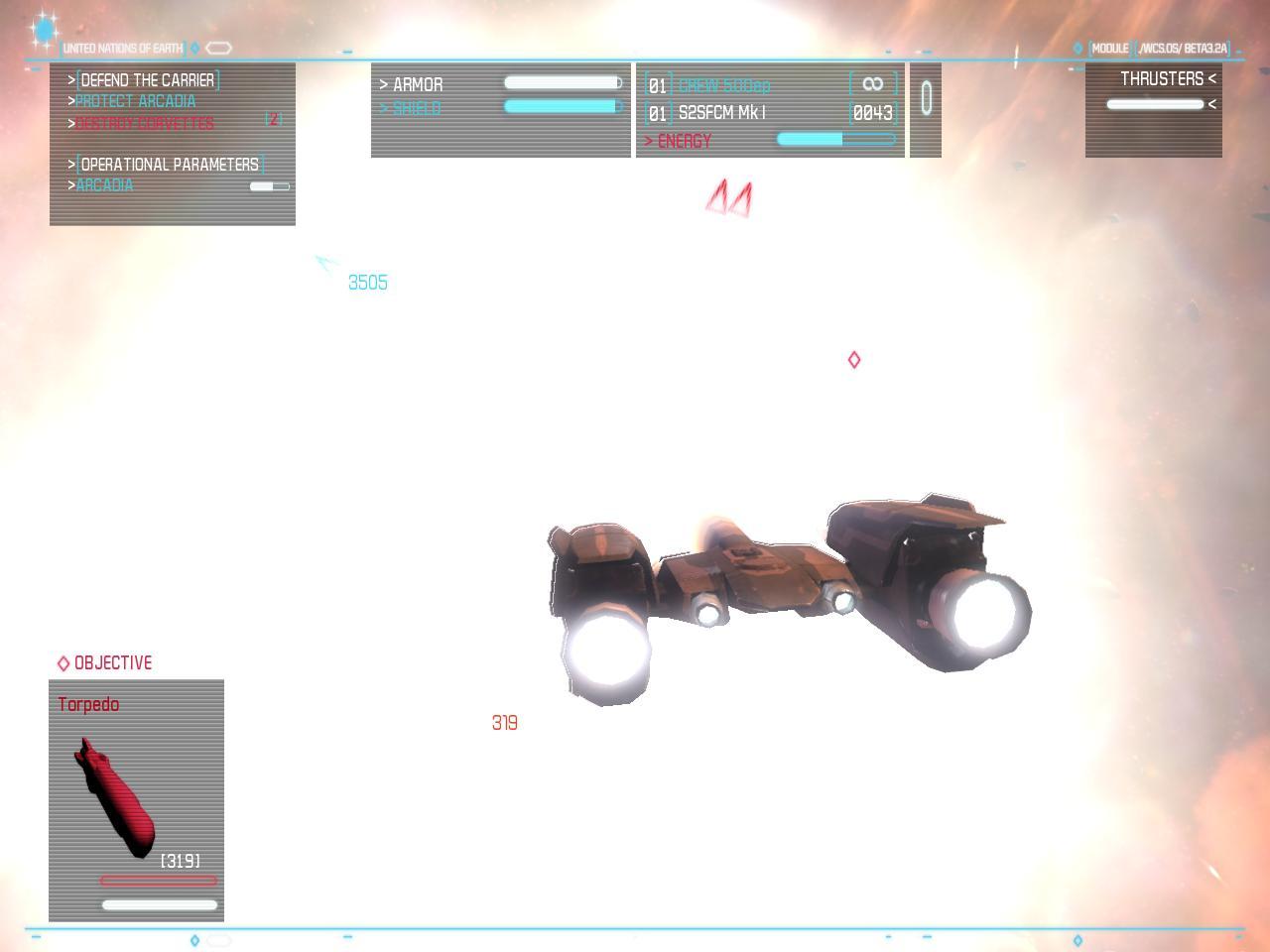Select the primary gun in the first weapon row
The width and height of the screenshot is (1270, 952).
(x=724, y=85)
